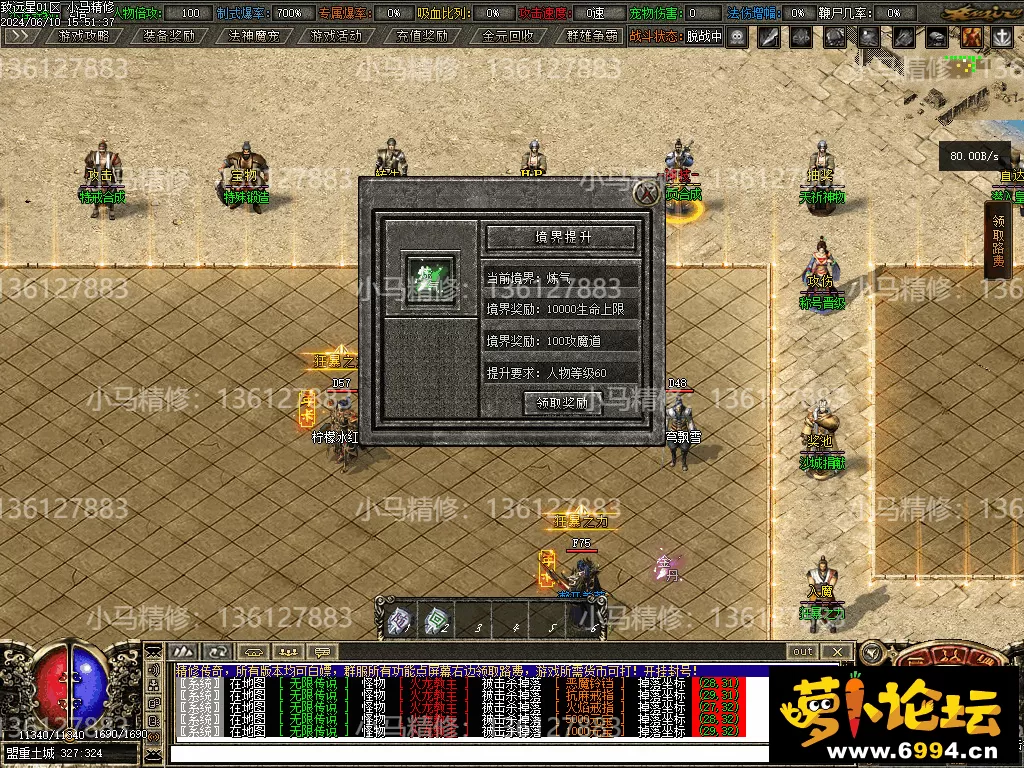Click the chat 'out' button
Image resolution: width=1024 pixels, height=768 pixels.
tap(802, 651)
